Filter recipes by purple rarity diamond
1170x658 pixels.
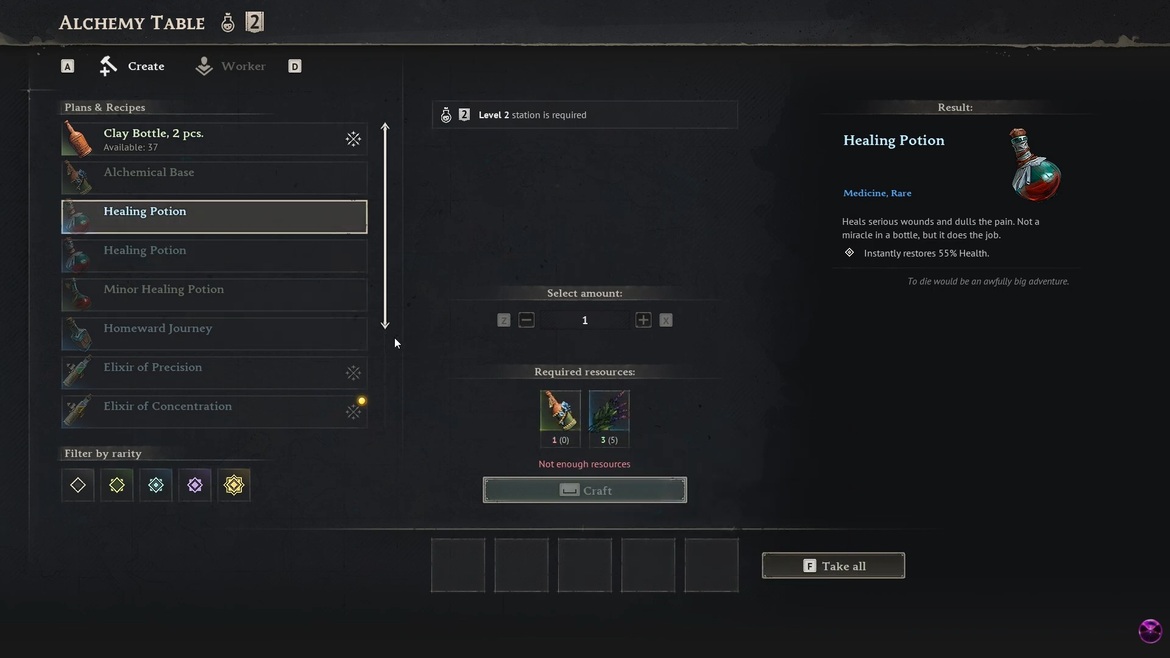195,485
